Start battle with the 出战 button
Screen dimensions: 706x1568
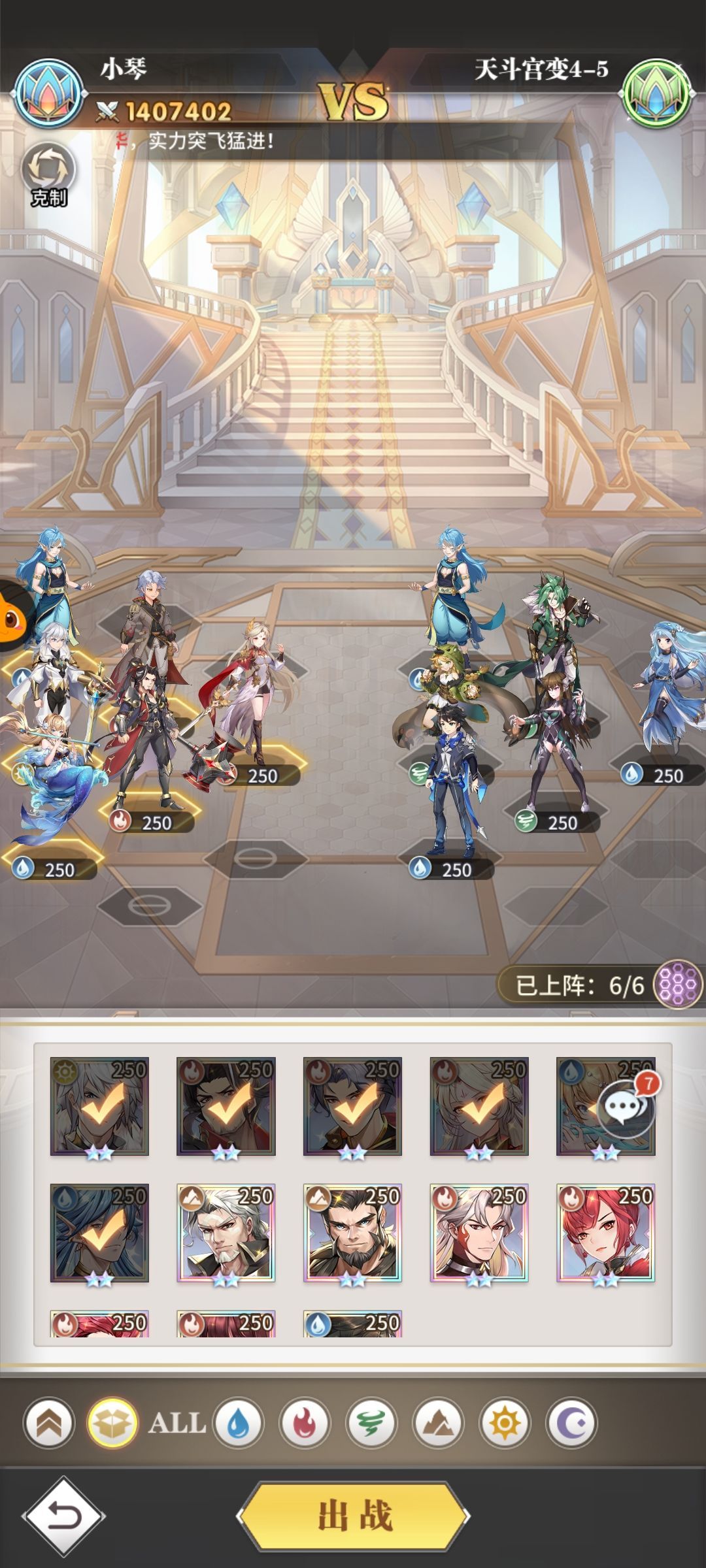tap(354, 1516)
